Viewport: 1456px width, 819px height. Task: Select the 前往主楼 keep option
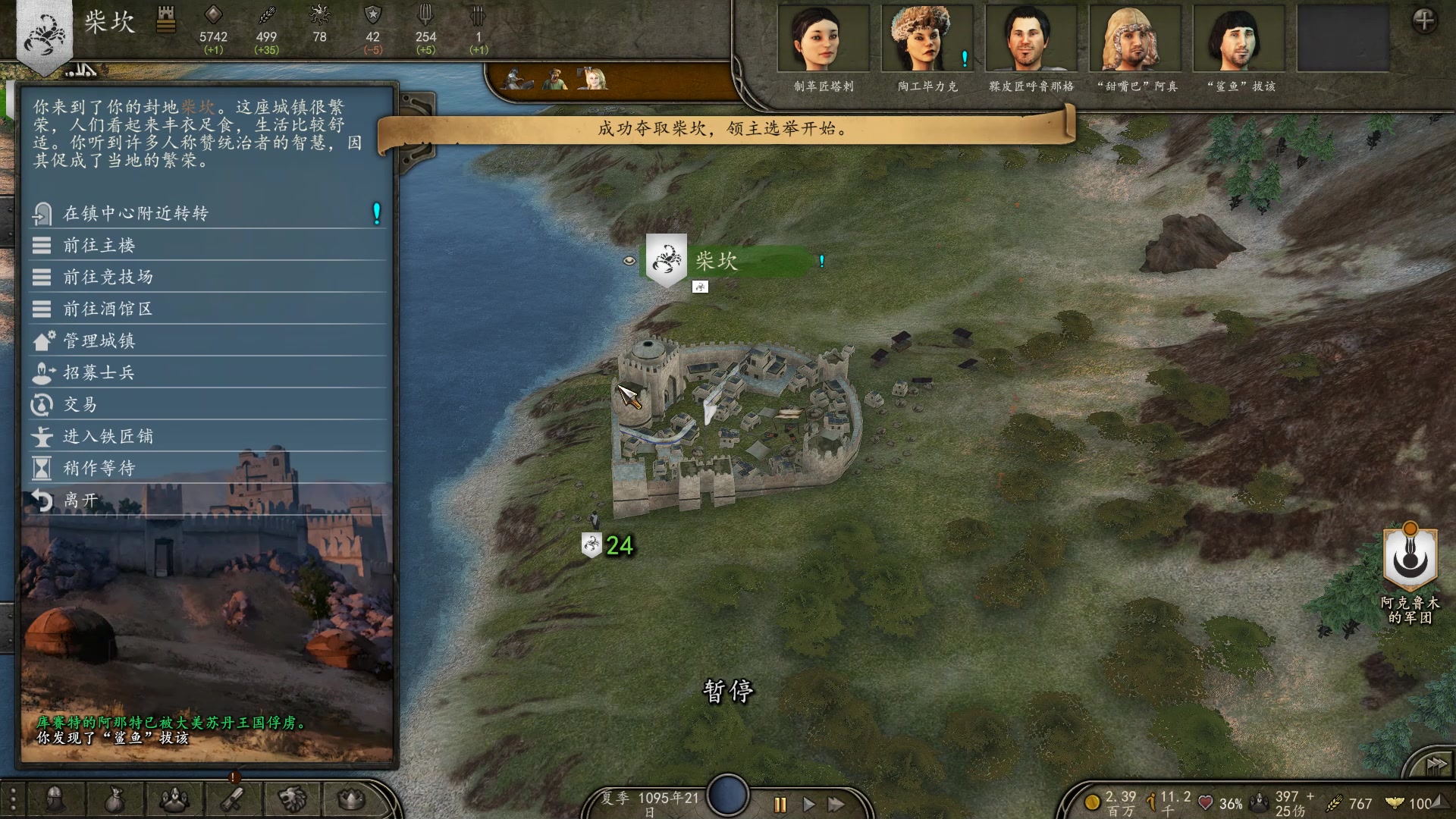99,246
